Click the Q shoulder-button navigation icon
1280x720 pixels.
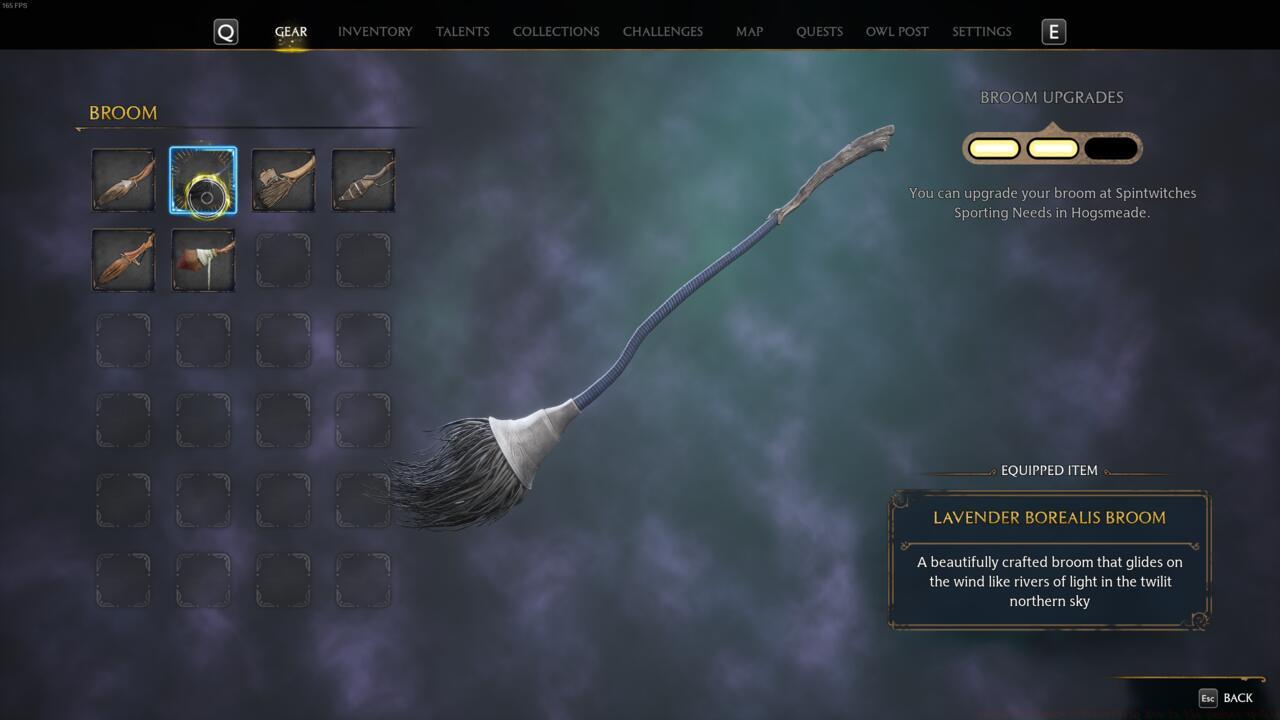pos(225,31)
